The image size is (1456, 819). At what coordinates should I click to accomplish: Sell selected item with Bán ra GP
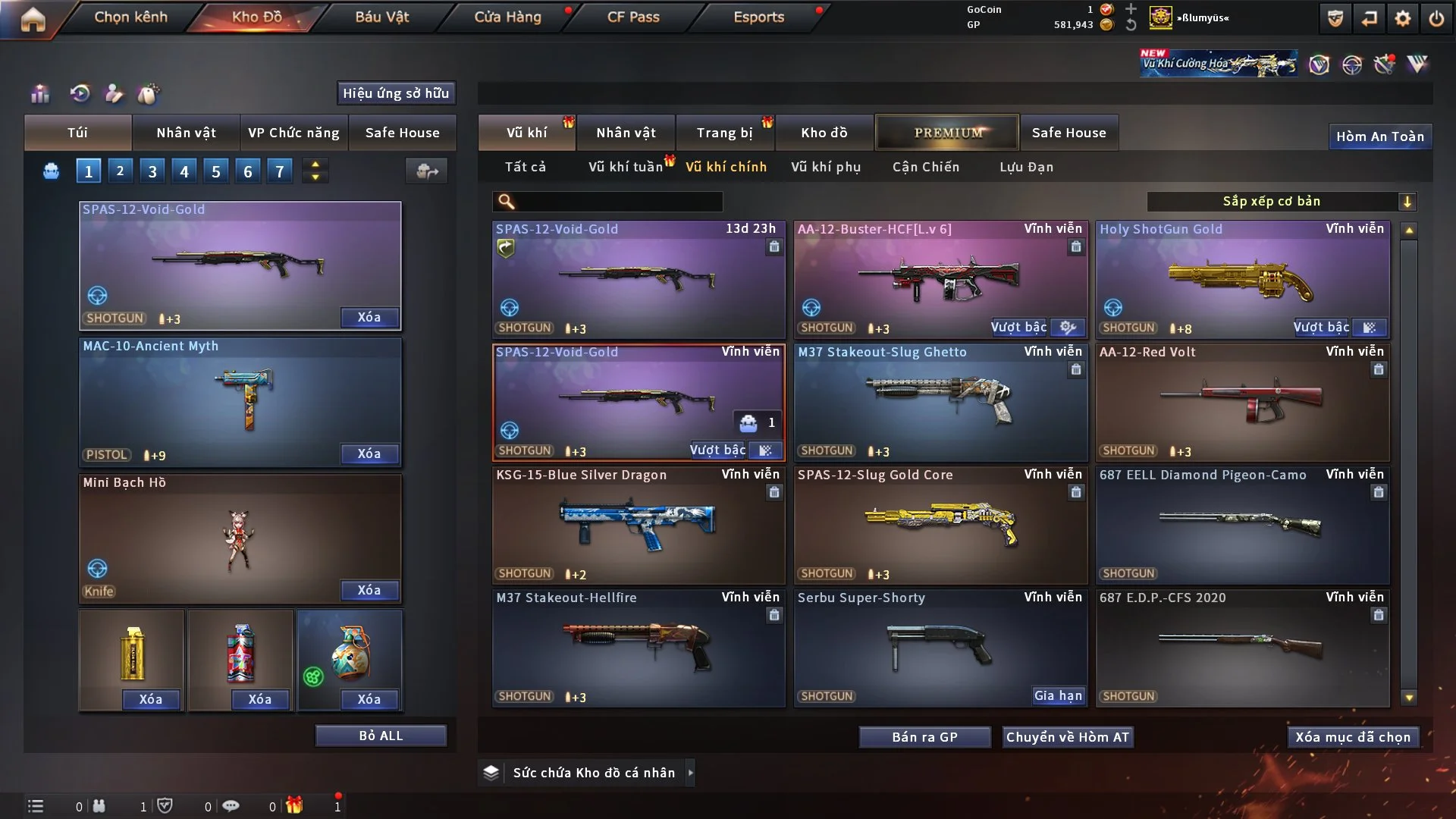(x=924, y=737)
